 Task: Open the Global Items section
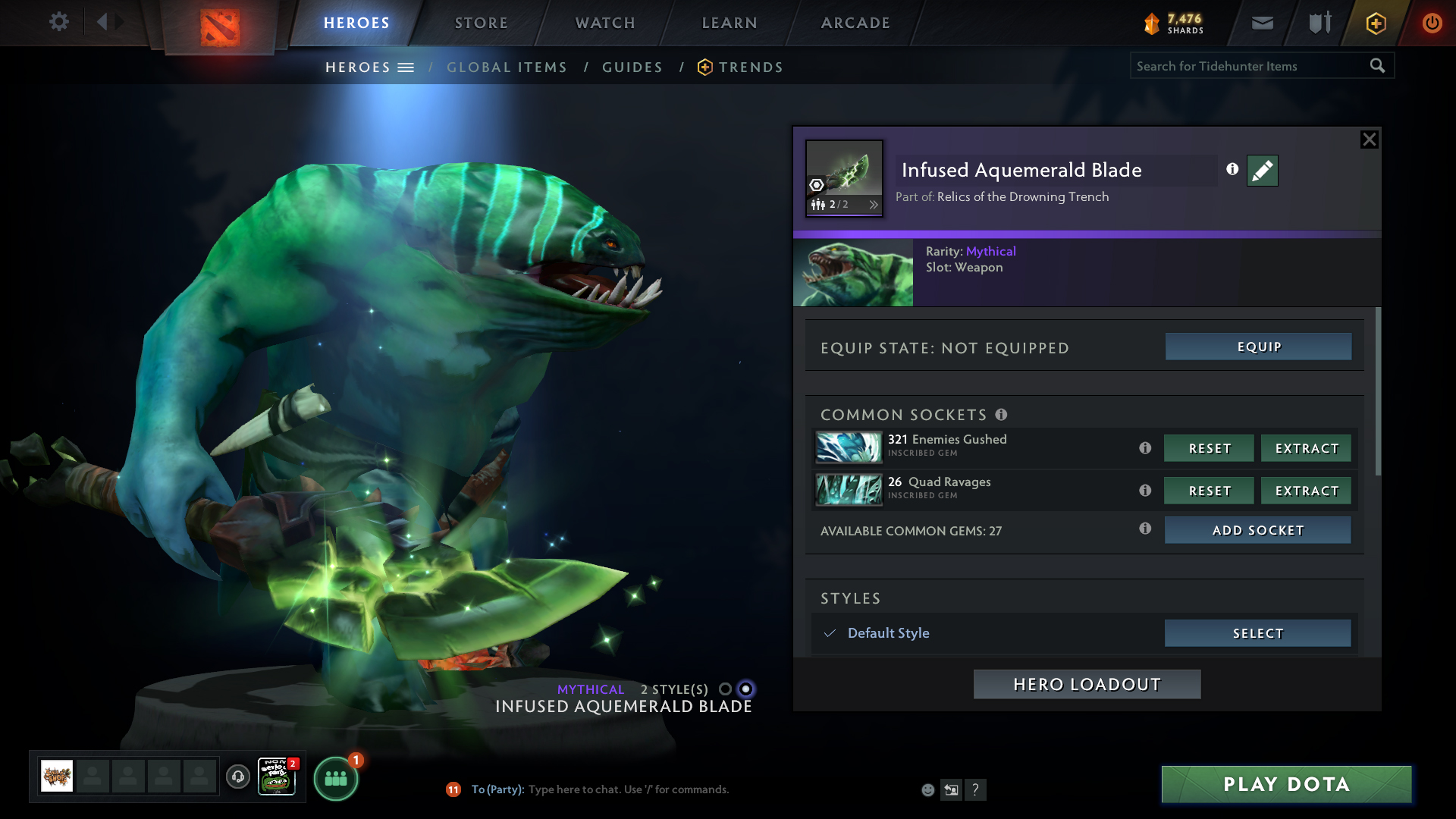(x=507, y=67)
